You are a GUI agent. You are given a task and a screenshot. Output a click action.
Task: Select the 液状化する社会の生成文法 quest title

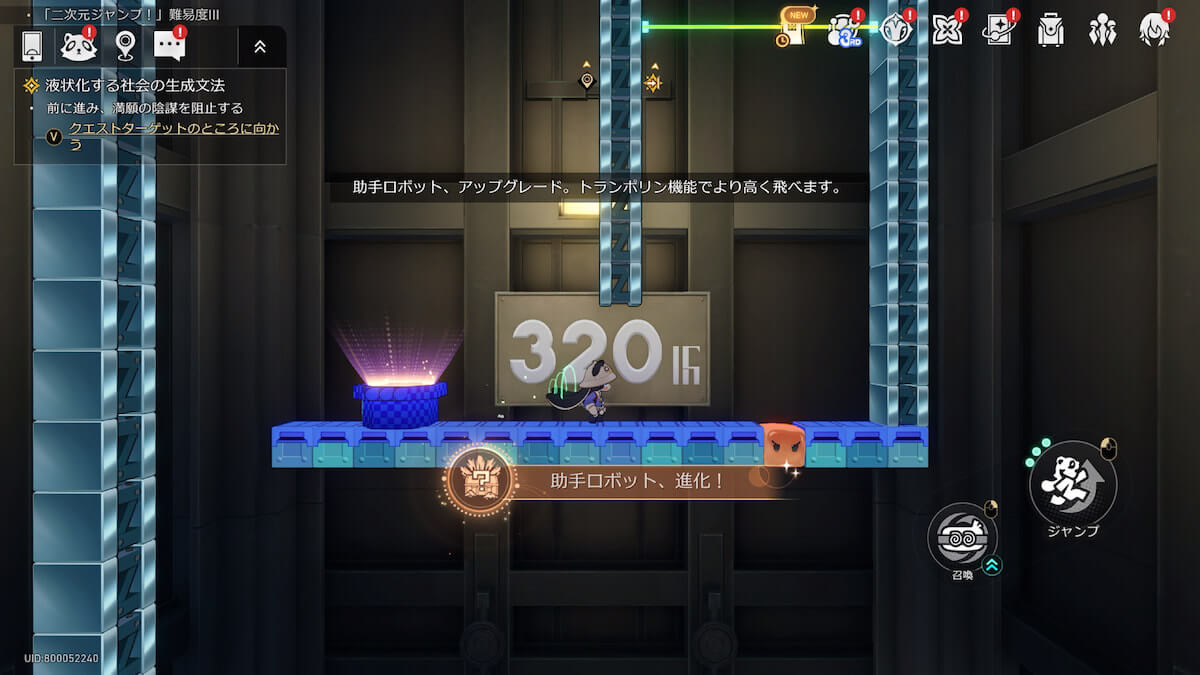coord(135,86)
